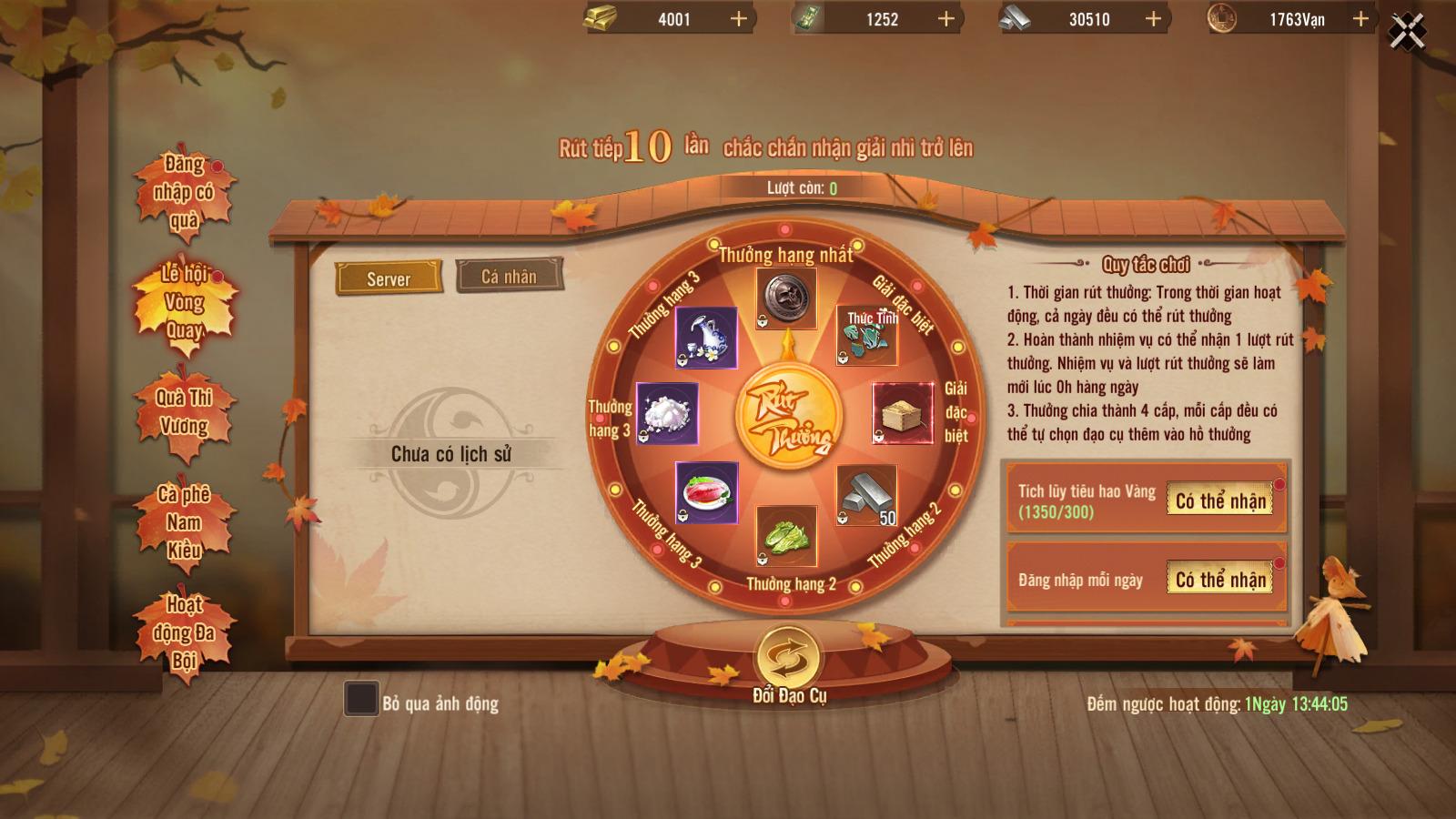Image resolution: width=1456 pixels, height=819 pixels.
Task: Spin the wheel with Rút Thưởng
Action: (788, 417)
